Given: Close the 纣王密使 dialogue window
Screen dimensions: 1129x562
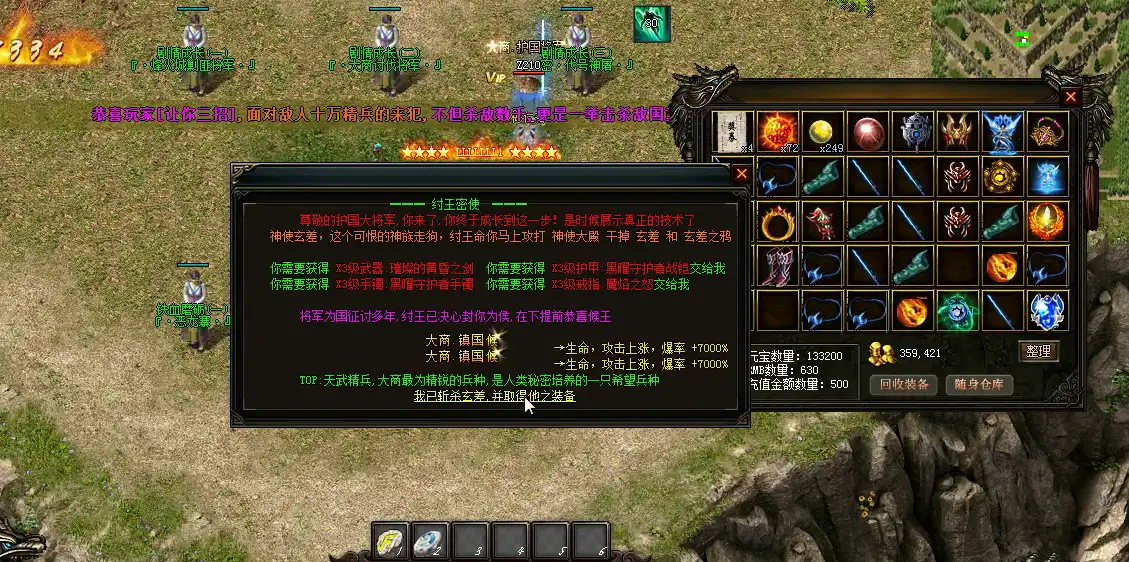Looking at the screenshot, I should [x=741, y=173].
